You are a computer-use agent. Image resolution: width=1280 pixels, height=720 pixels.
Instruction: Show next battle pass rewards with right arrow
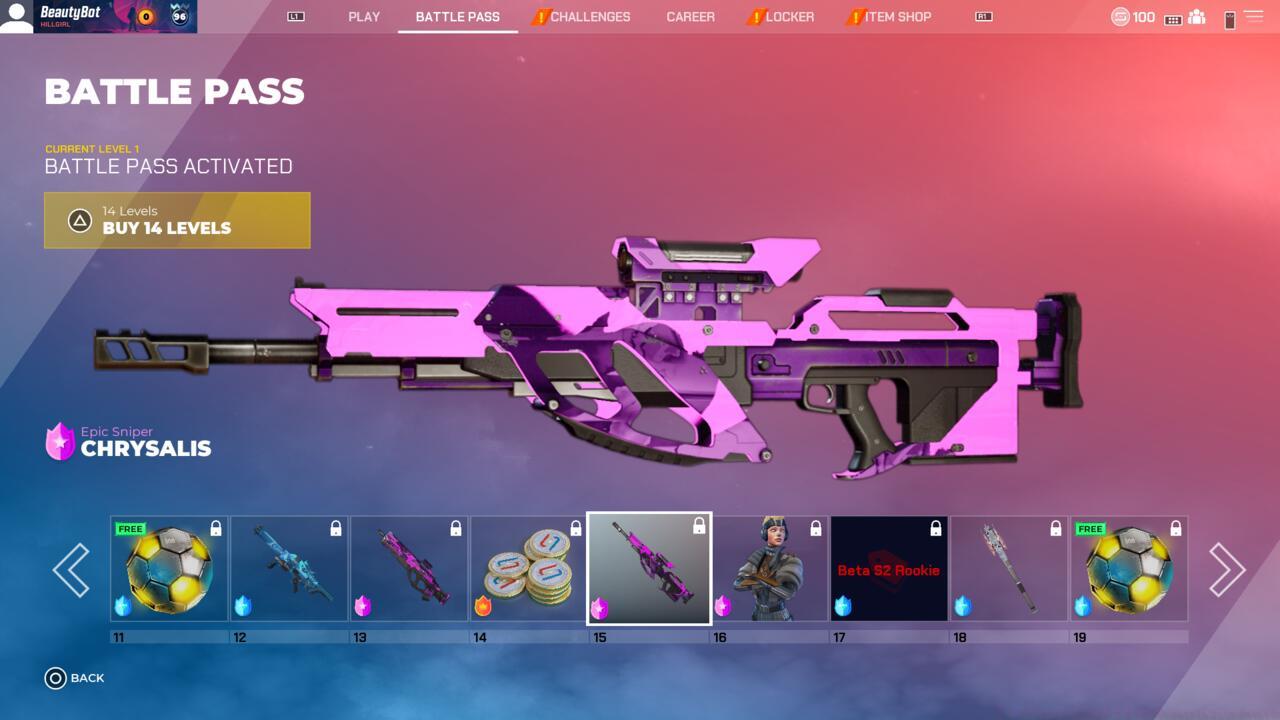[x=1227, y=570]
